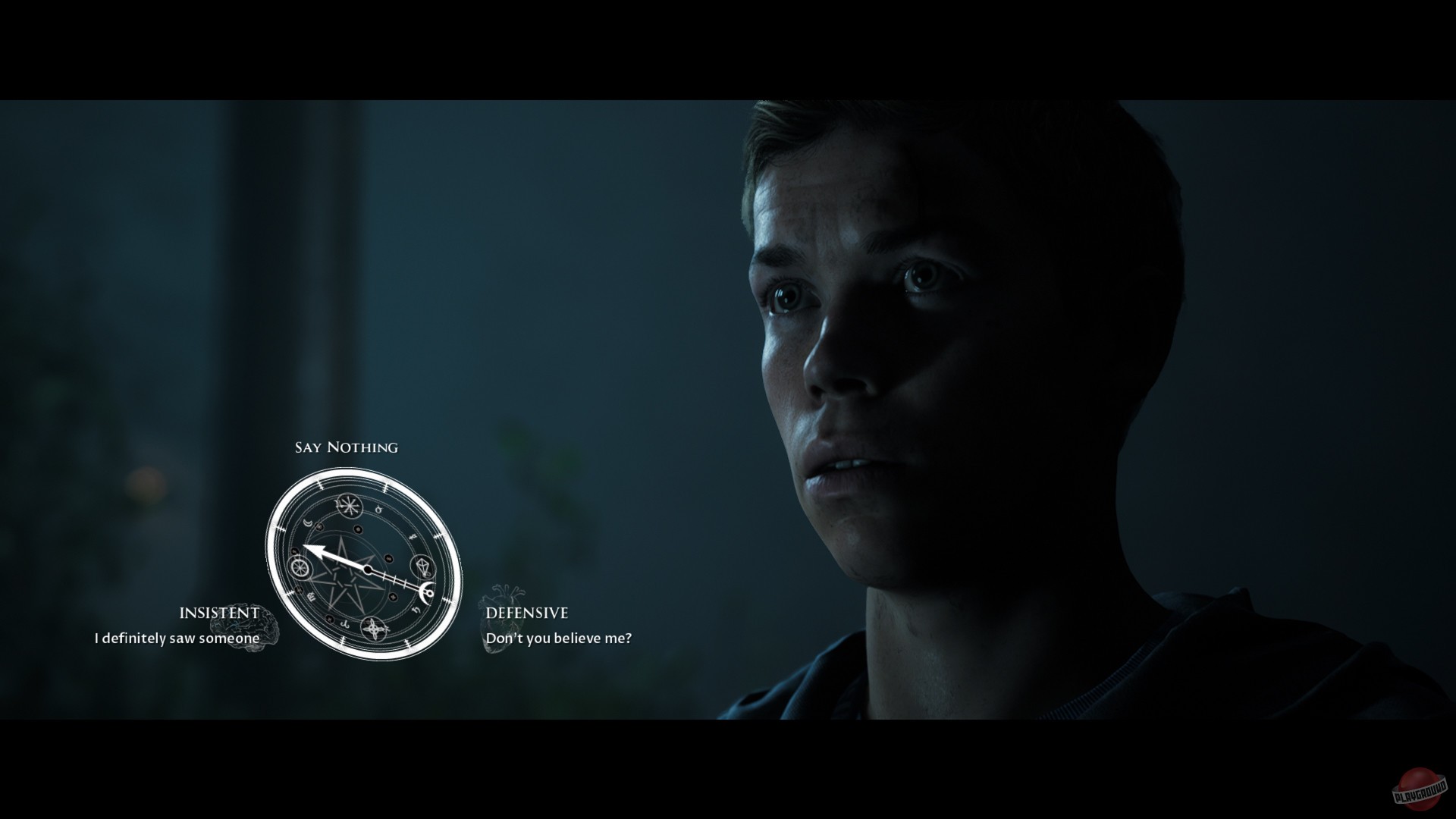Select the crystal gem symbol on the compass right

(x=423, y=567)
